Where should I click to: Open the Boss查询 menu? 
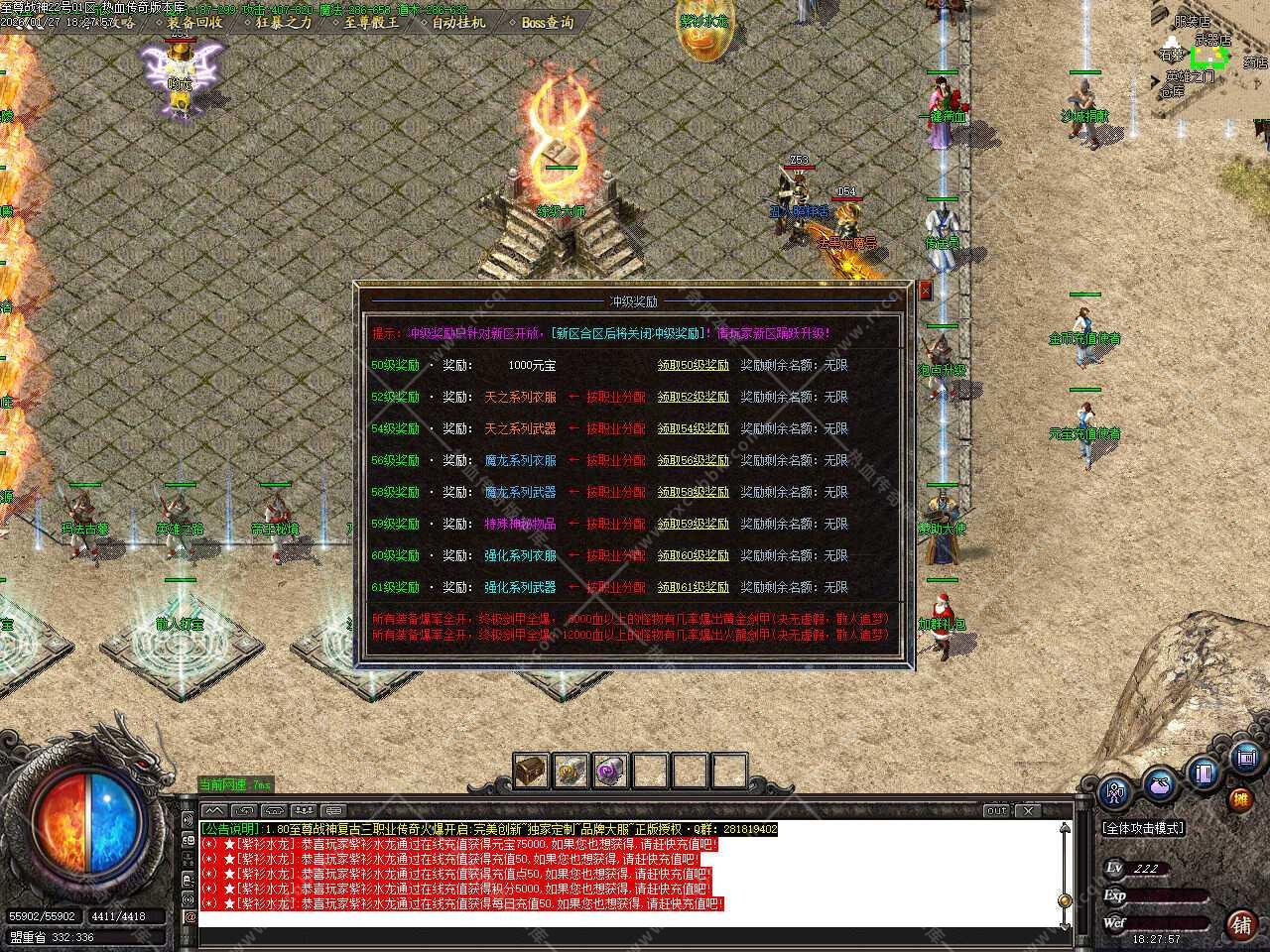click(547, 22)
